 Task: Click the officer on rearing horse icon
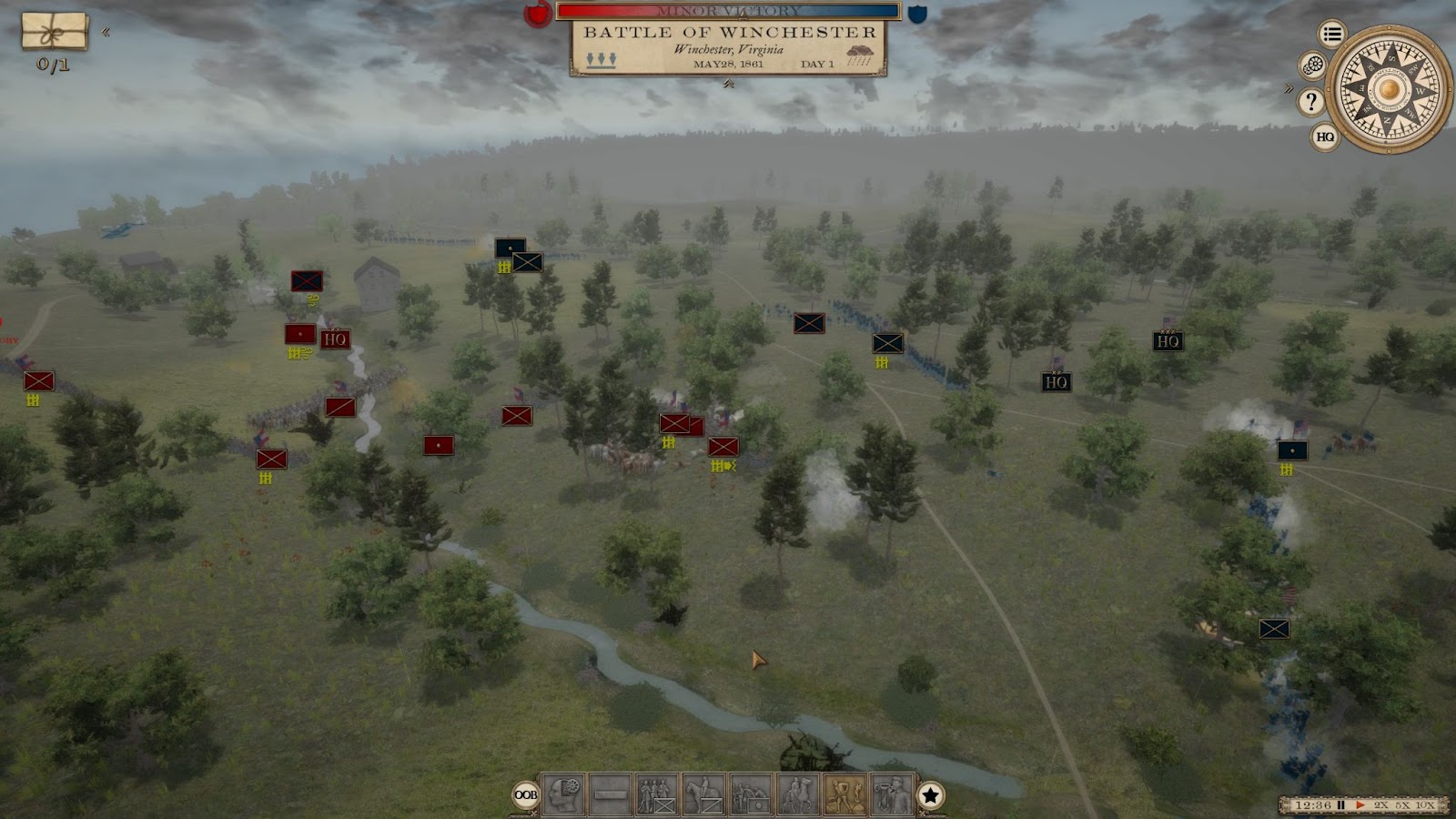[x=798, y=794]
